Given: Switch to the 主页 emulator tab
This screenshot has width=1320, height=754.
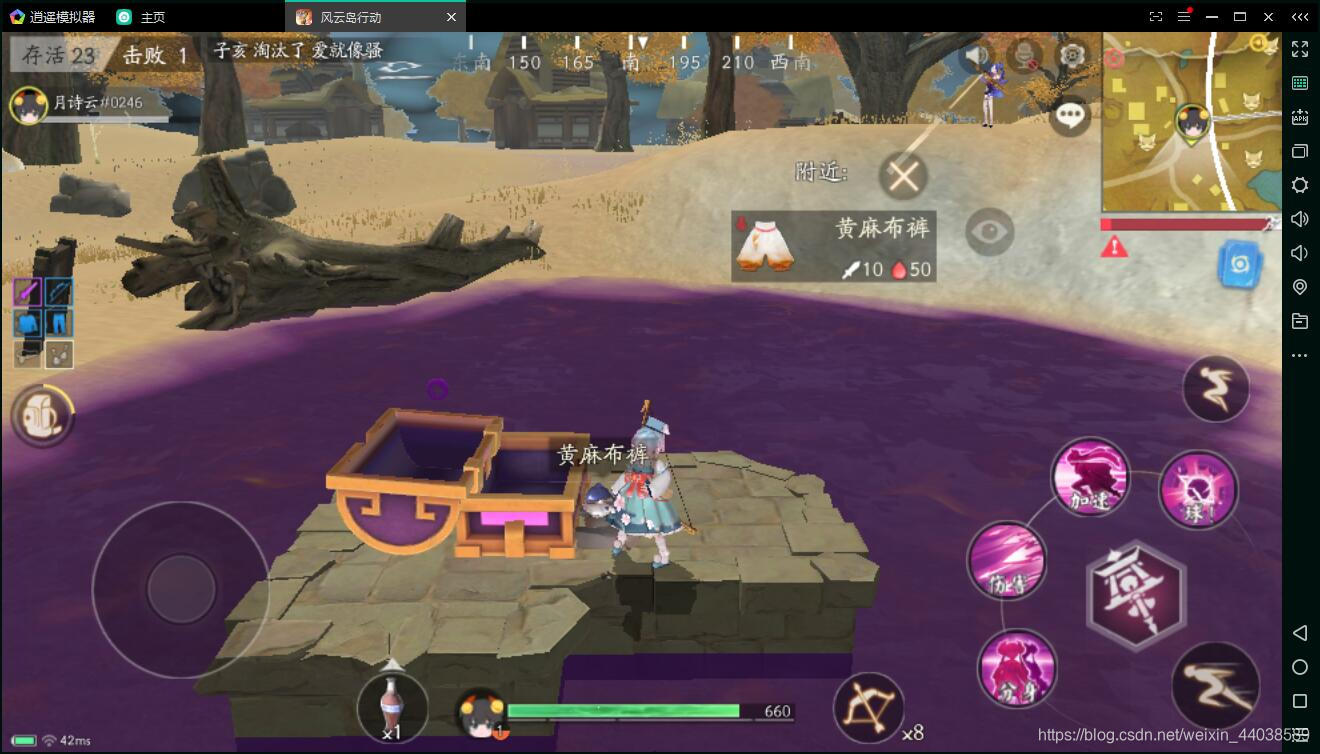Looking at the screenshot, I should coord(152,17).
